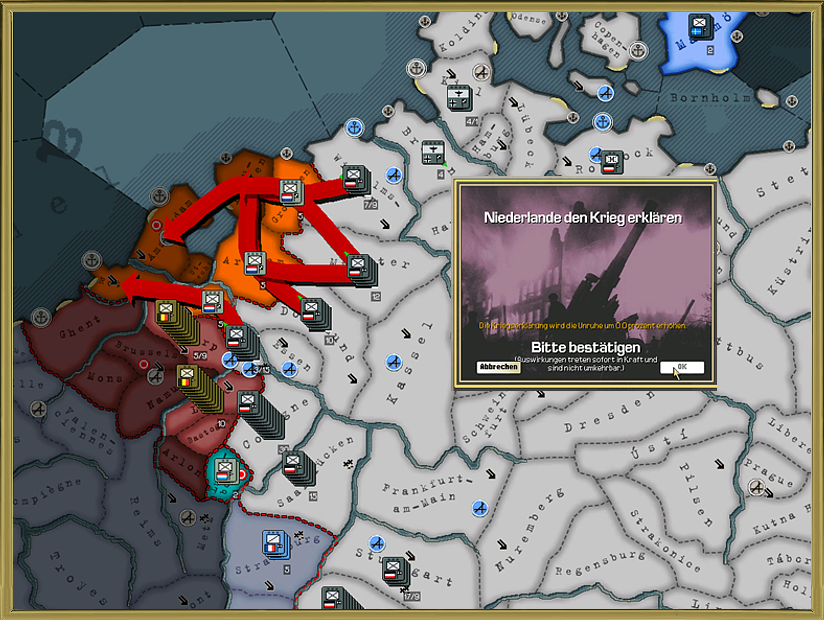Cancel with the Abbrechen button

coord(498,367)
